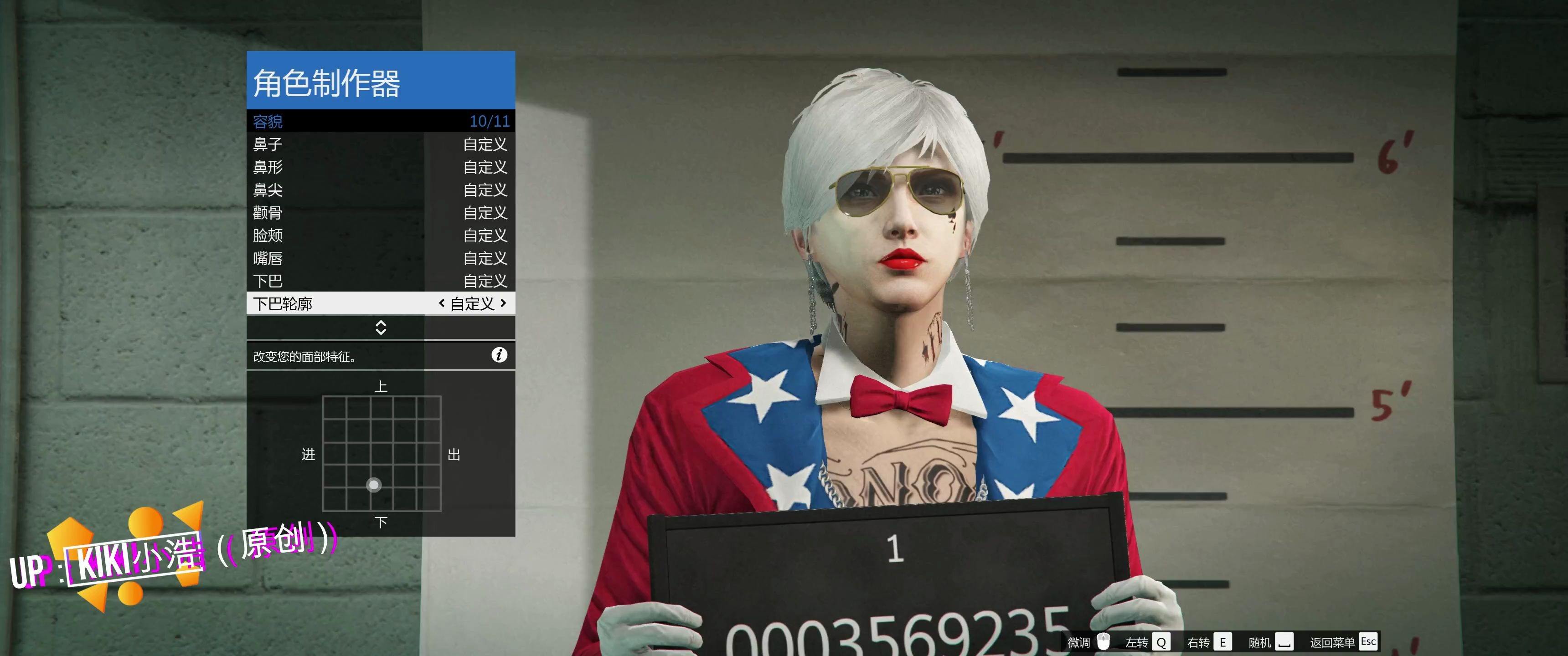This screenshot has height=656, width=1568.
Task: Click the left arrow on 下巴轮廓
Action: pyautogui.click(x=442, y=303)
